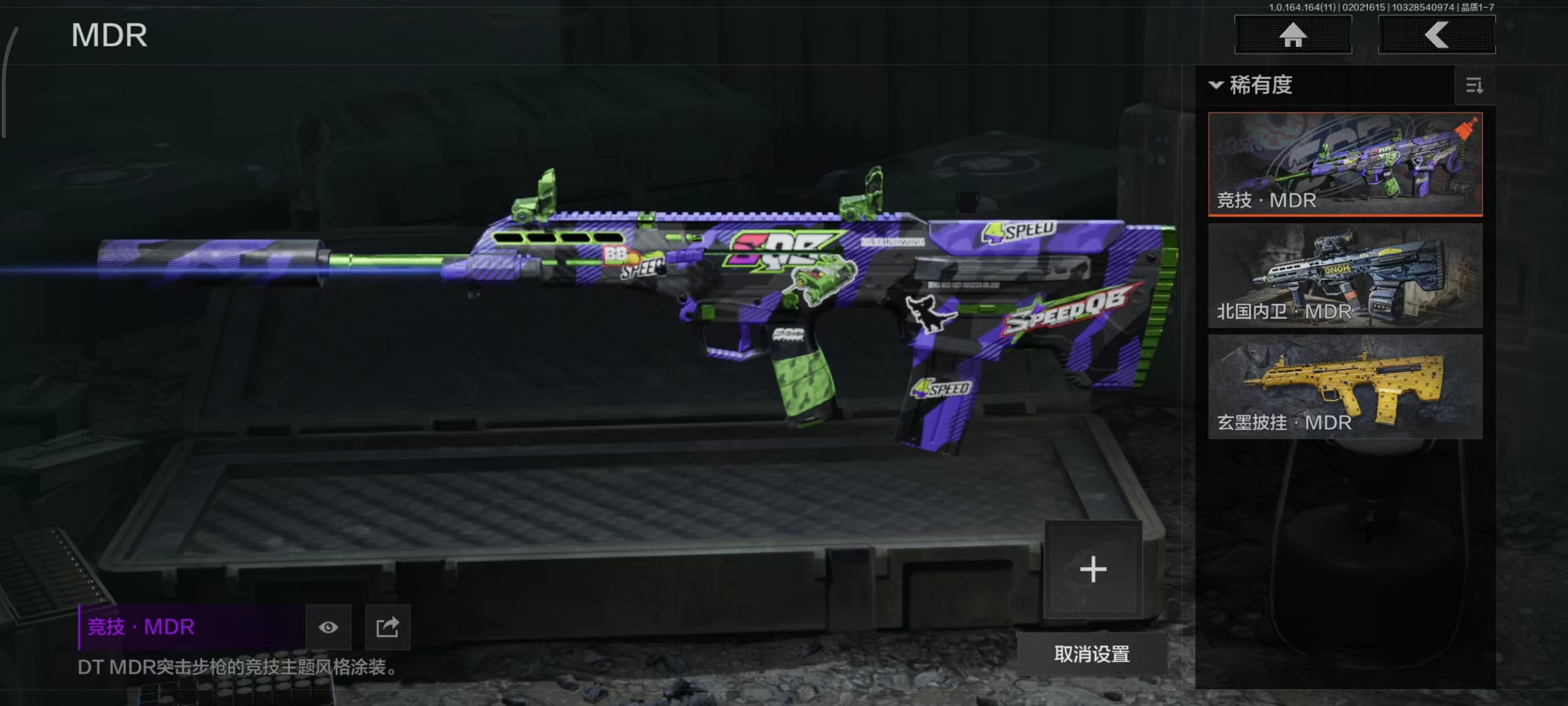1568x706 pixels.
Task: Toggle the sort order icon
Action: (1474, 86)
